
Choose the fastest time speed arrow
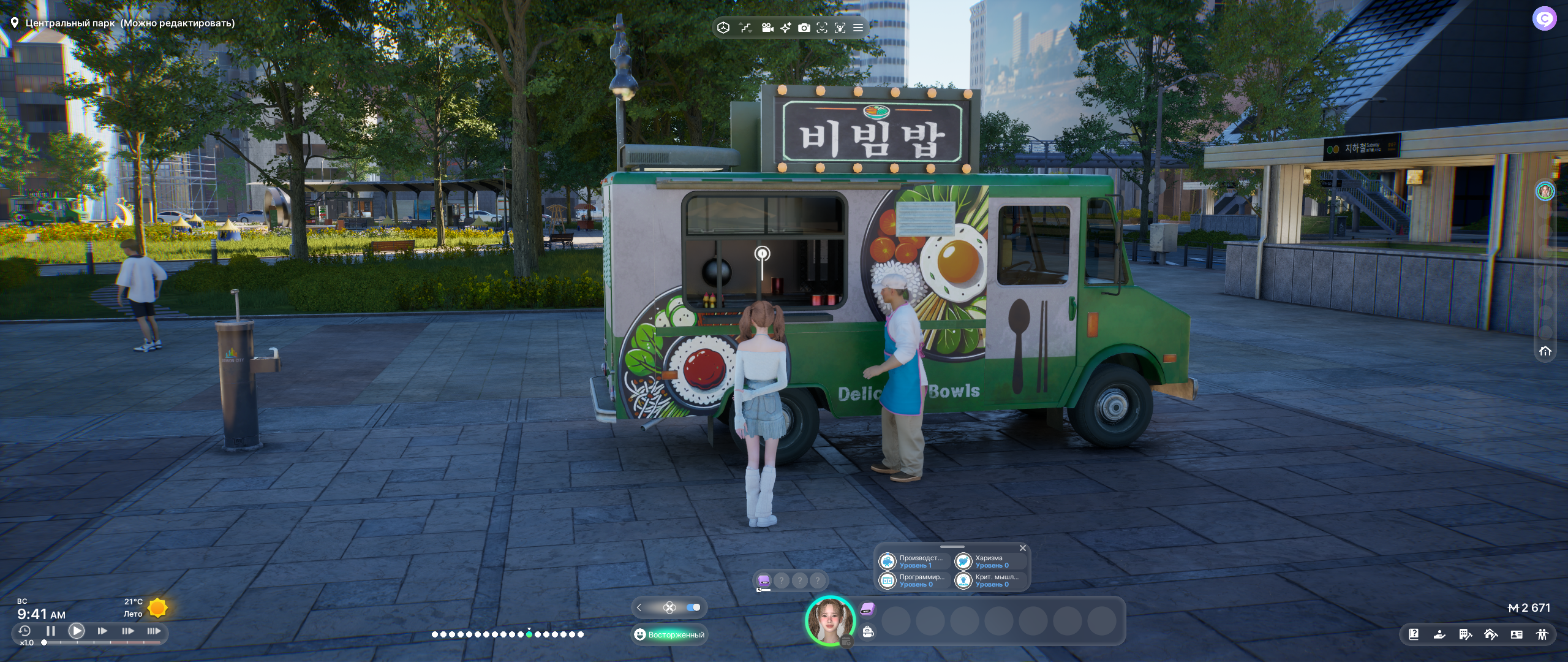[x=154, y=631]
